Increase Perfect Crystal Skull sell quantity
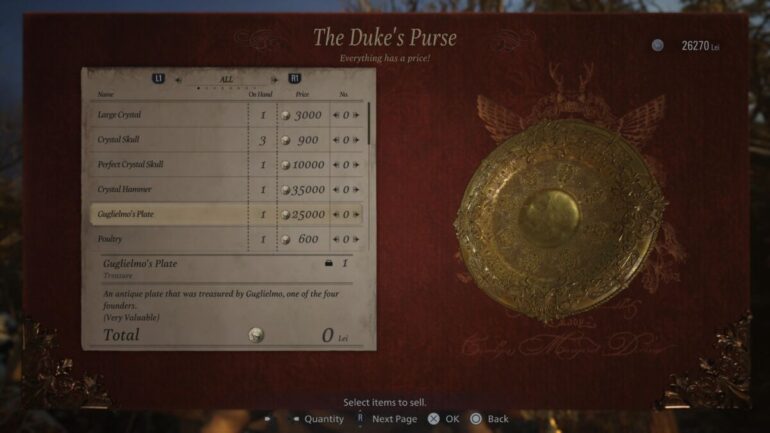 (x=356, y=165)
